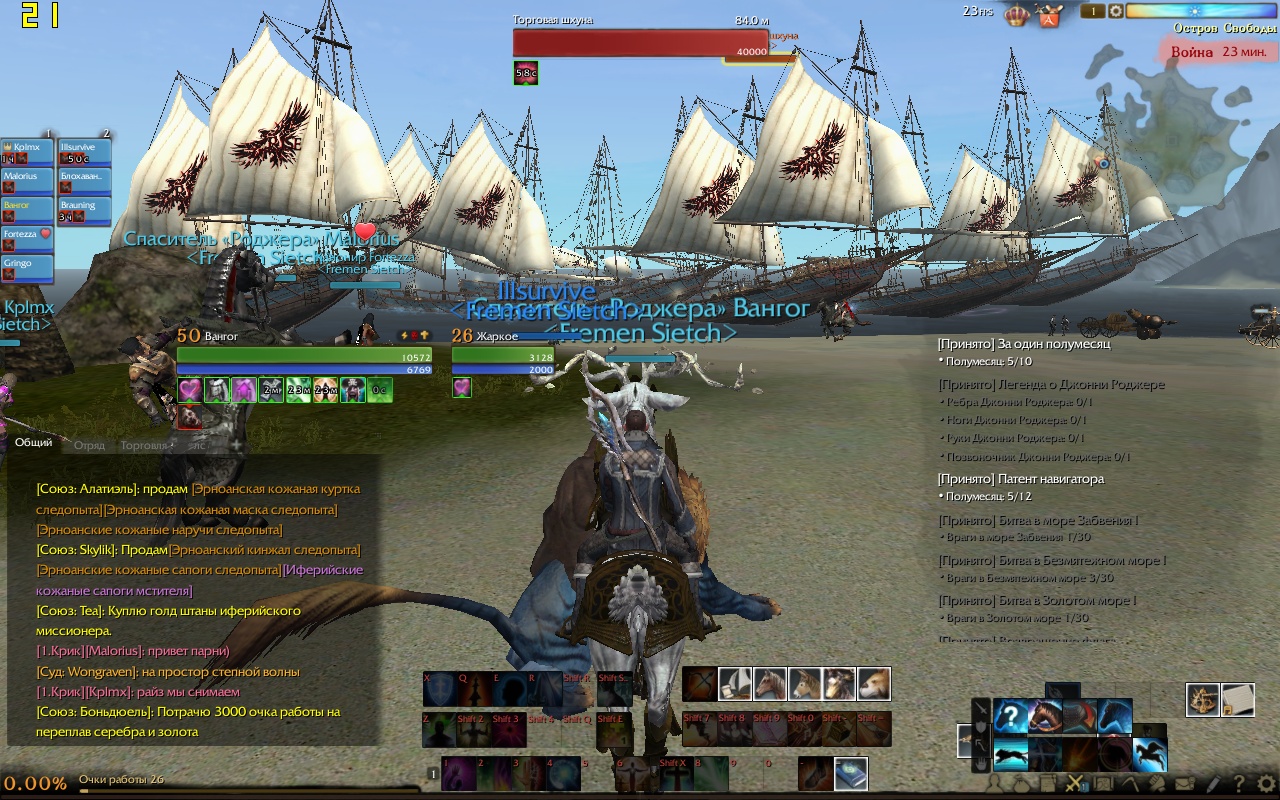The height and width of the screenshot is (800, 1280).
Task: Target raid member Fortezza
Action: point(28,239)
